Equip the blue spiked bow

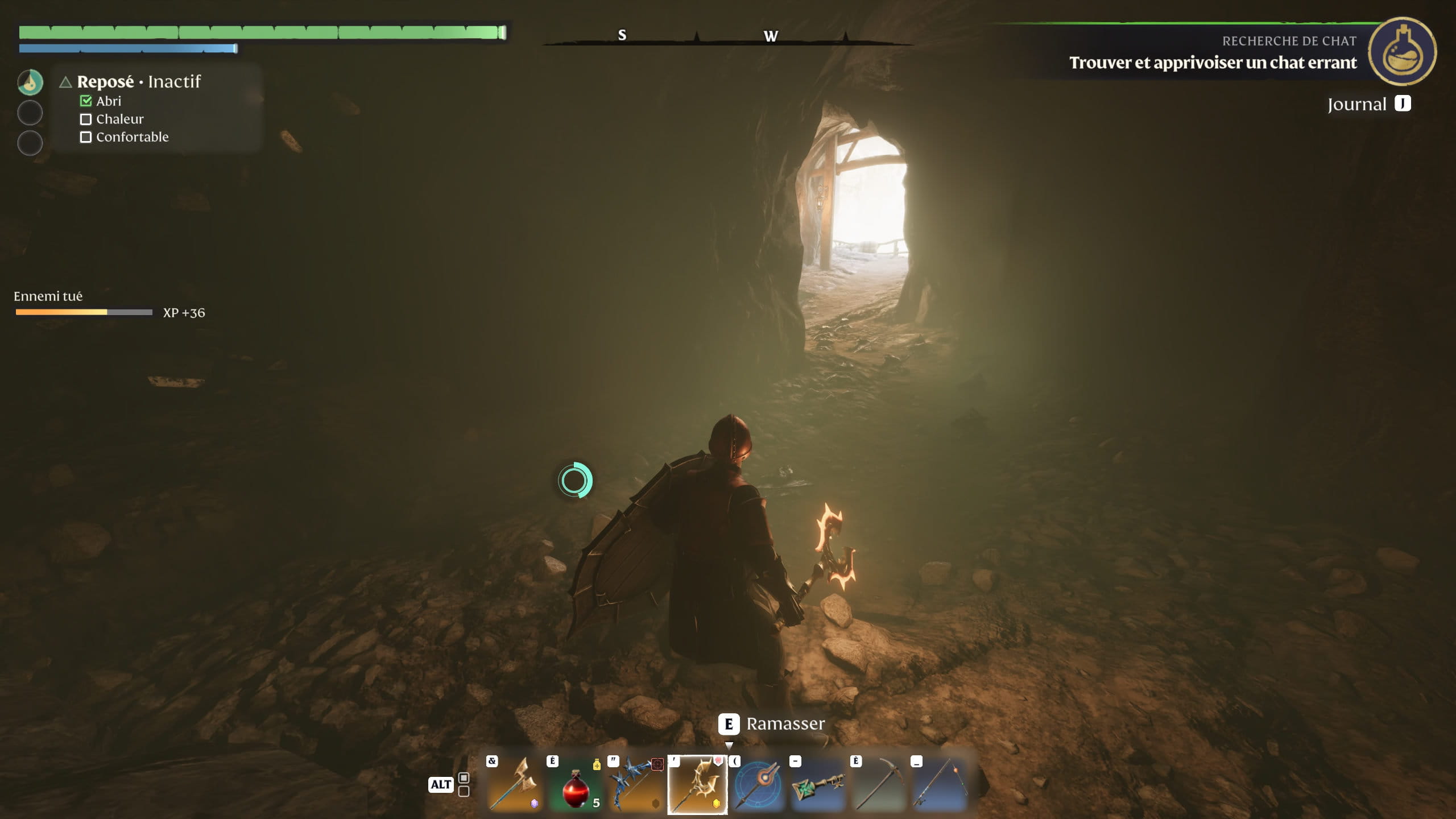point(636,785)
